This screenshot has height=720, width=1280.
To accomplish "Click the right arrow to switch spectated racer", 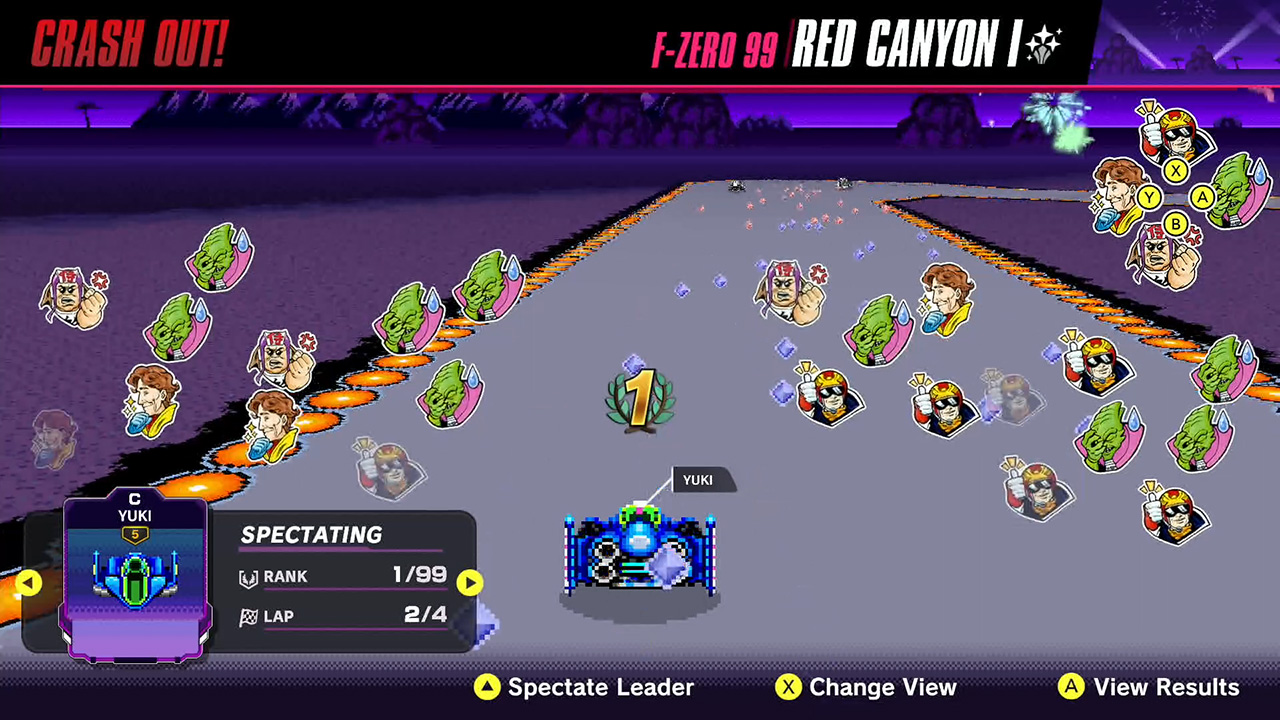I will click(470, 583).
